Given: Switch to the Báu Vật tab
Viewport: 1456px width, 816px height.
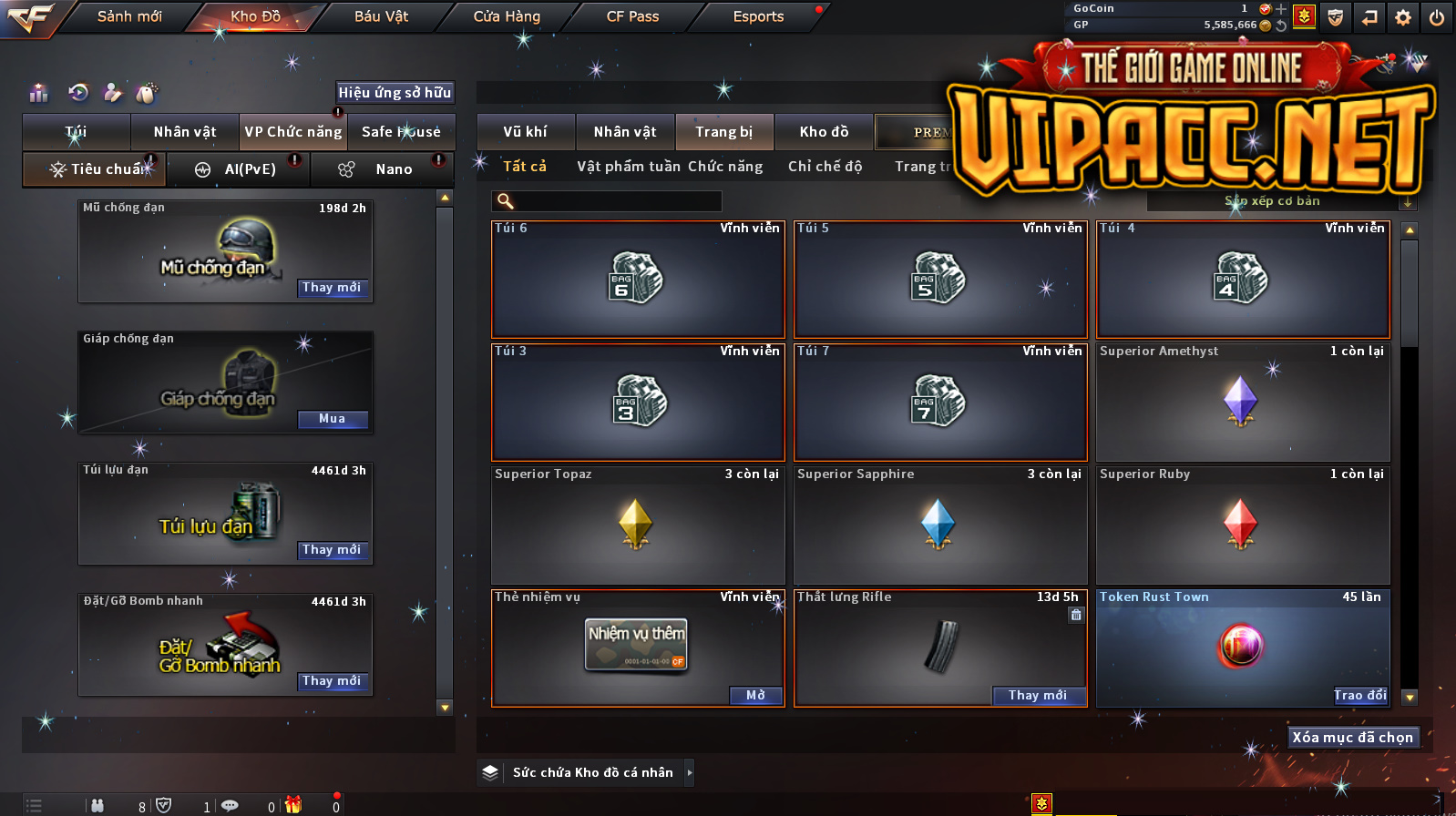Looking at the screenshot, I should point(381,16).
